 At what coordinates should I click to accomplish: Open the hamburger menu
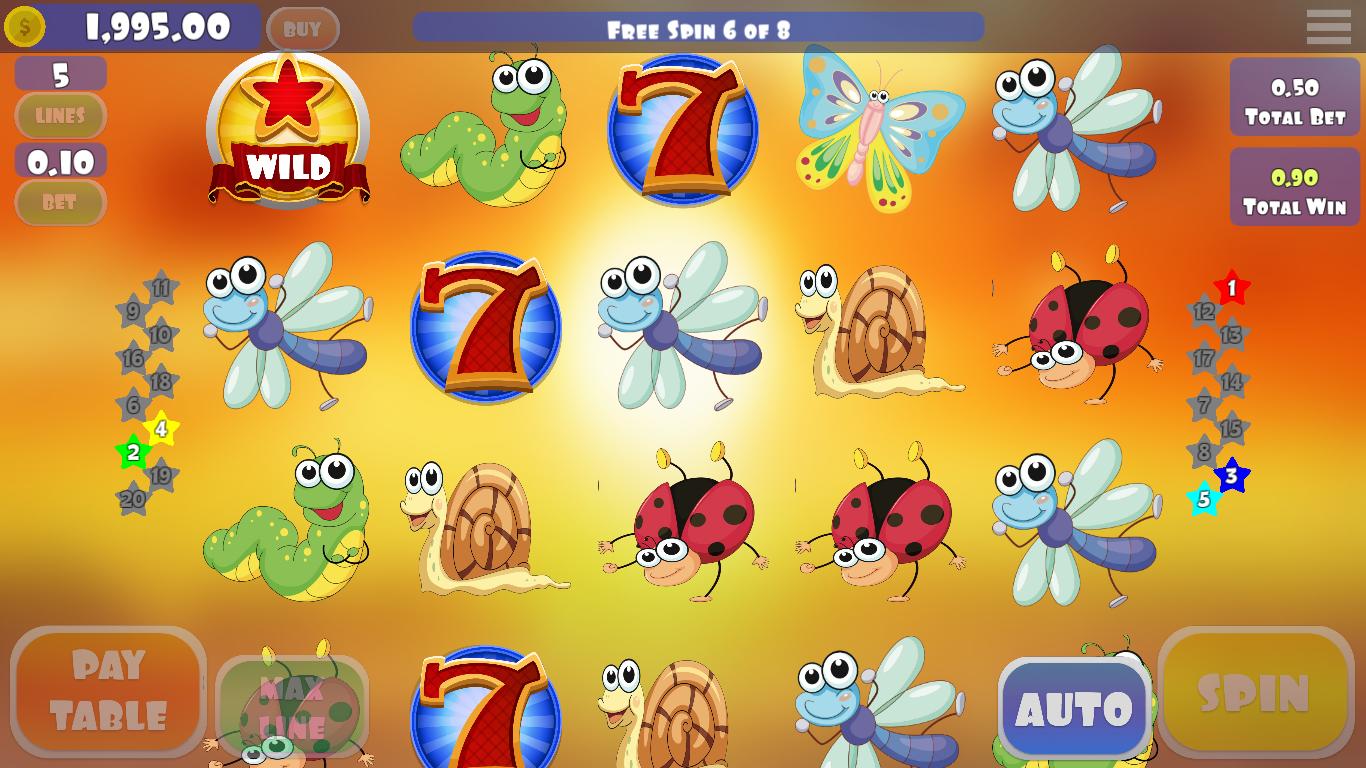(x=1329, y=27)
